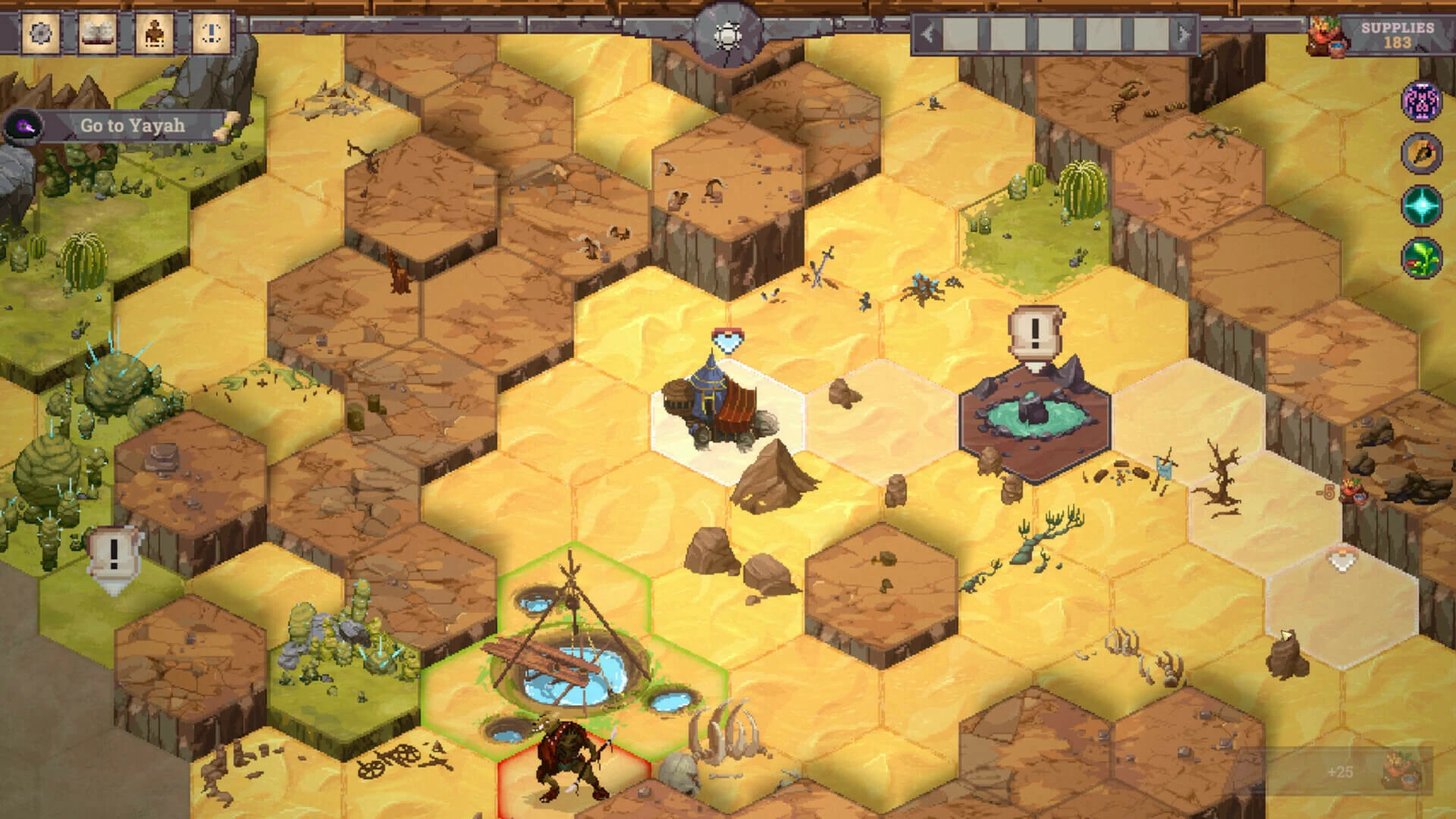Open the gear settings menu
This screenshot has width=1456, height=819.
pyautogui.click(x=39, y=34)
